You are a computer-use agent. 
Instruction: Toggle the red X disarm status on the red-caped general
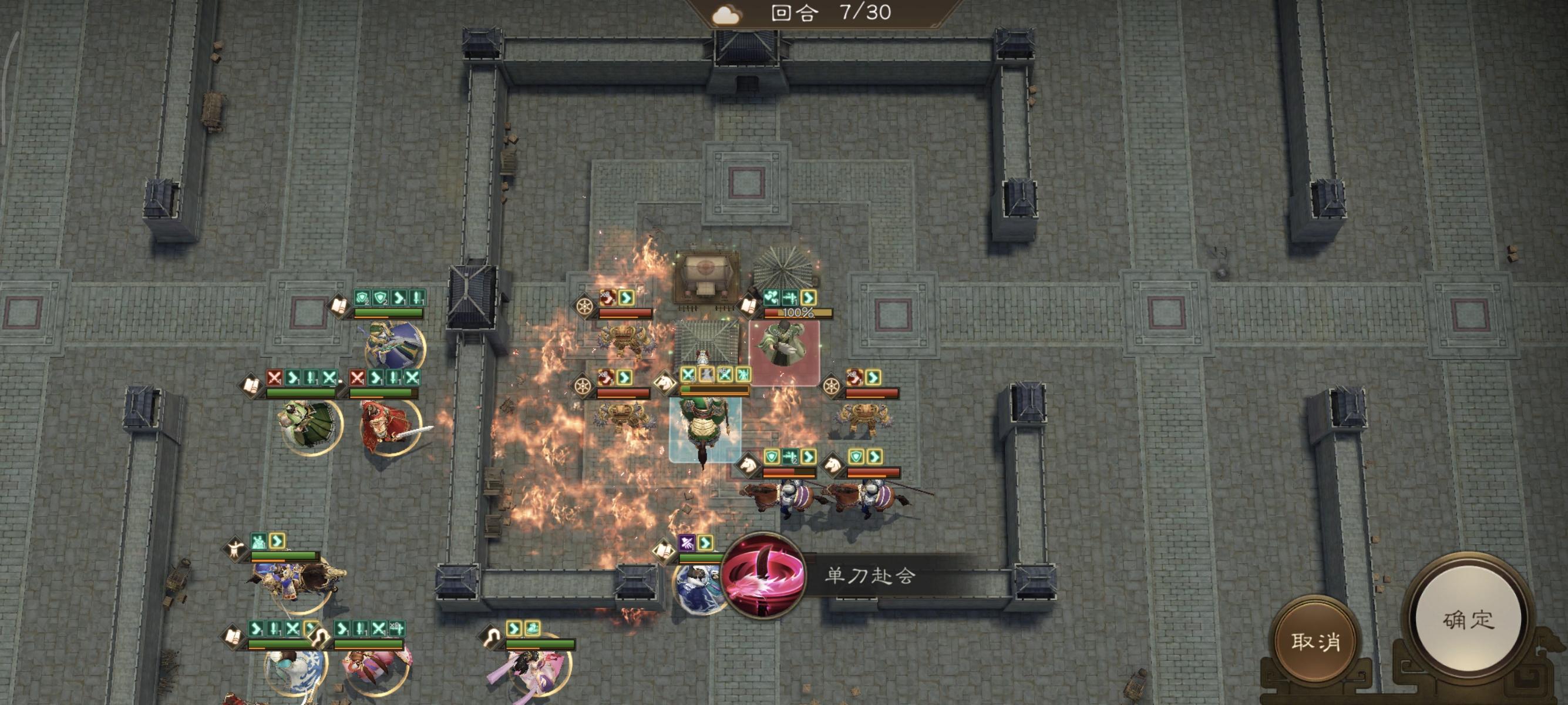(x=357, y=377)
